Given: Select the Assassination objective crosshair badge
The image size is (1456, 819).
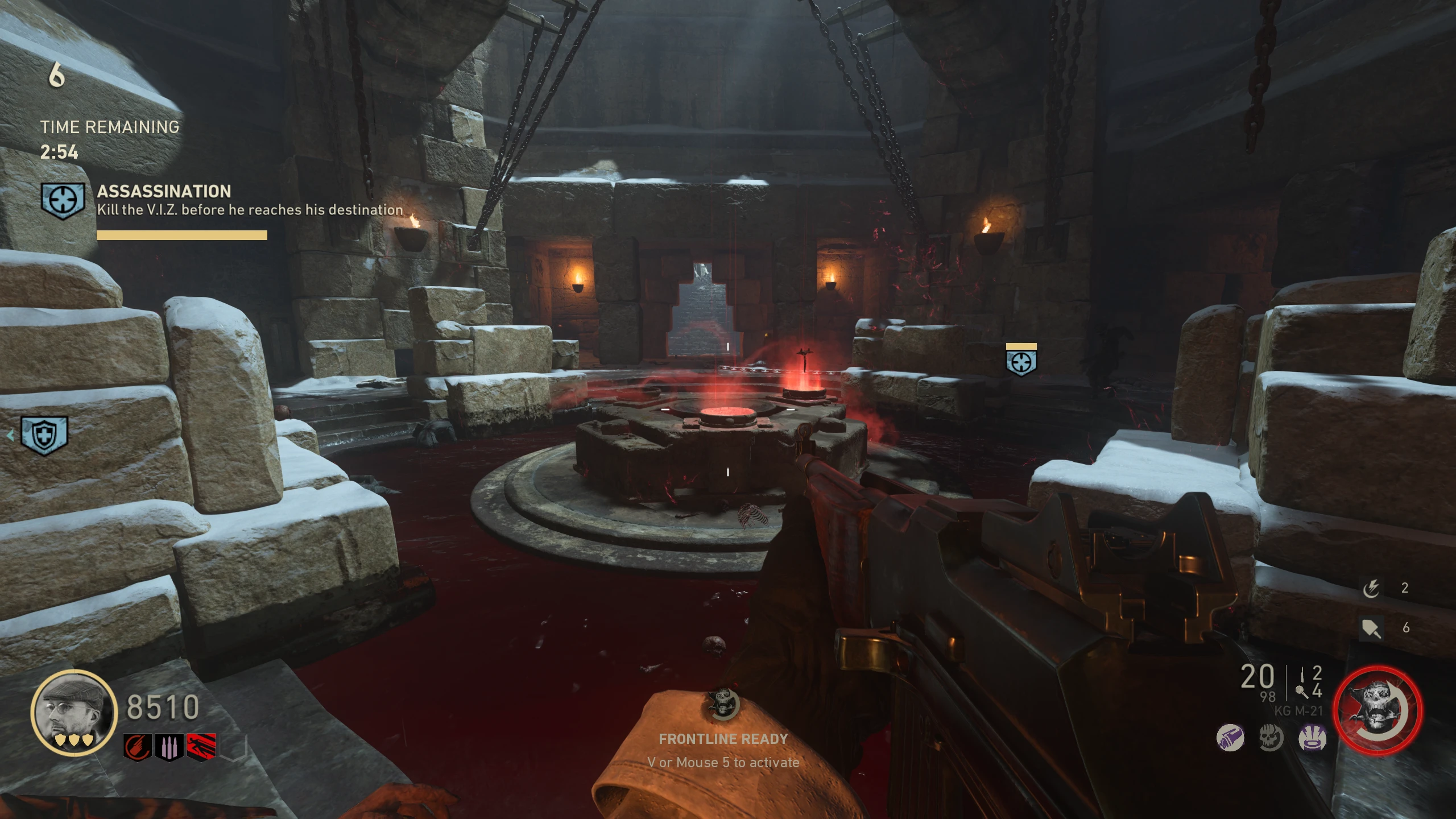Looking at the screenshot, I should (63, 200).
